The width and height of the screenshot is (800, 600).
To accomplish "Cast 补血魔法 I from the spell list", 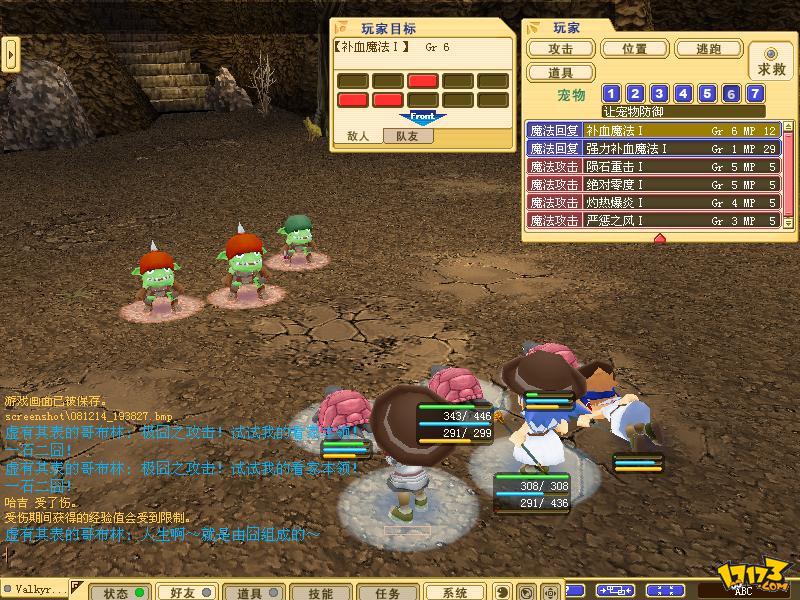I will coord(652,131).
